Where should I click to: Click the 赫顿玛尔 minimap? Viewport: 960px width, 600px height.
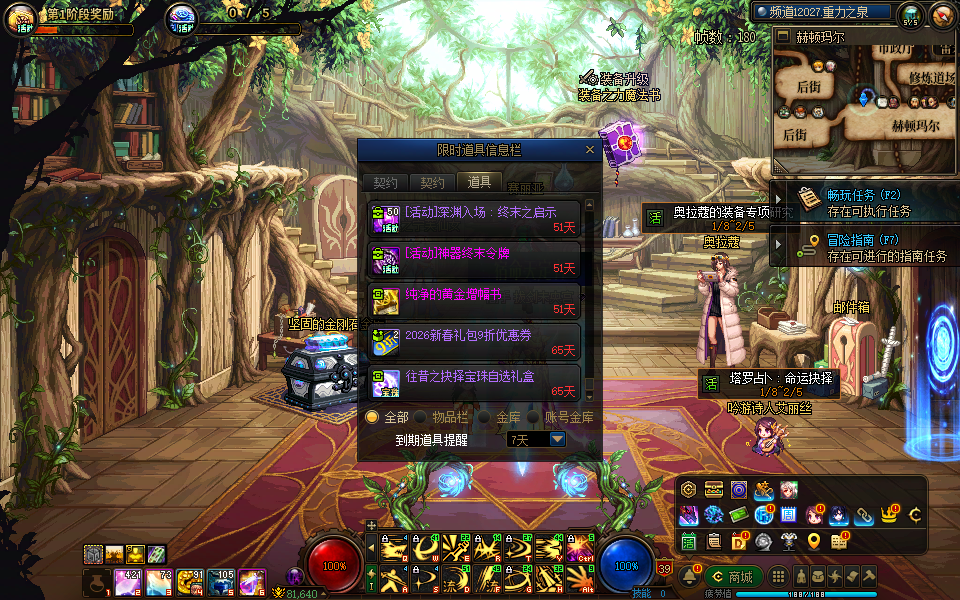pos(864,99)
